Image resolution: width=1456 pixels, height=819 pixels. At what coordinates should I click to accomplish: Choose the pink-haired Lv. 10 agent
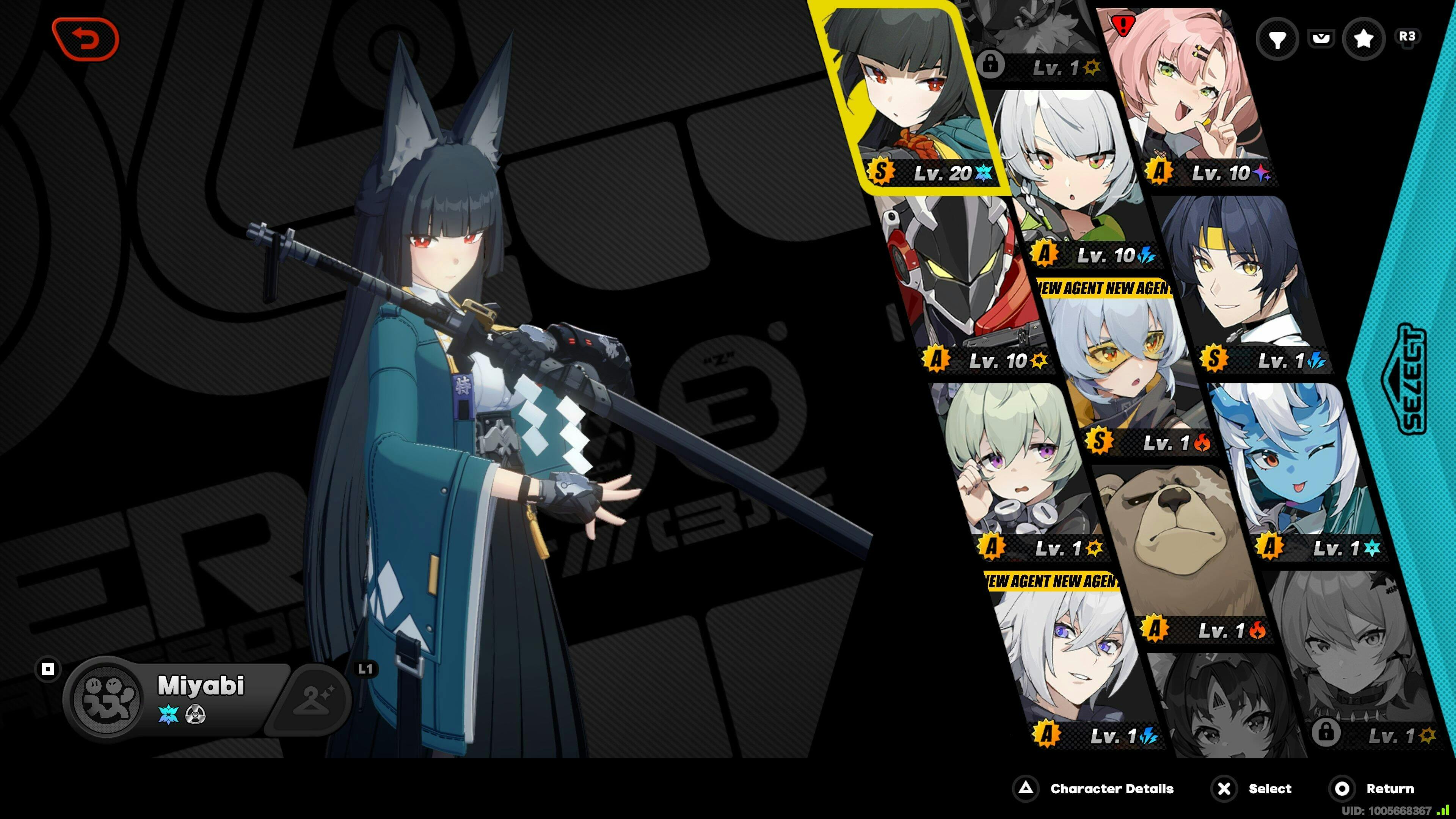pos(1192,96)
